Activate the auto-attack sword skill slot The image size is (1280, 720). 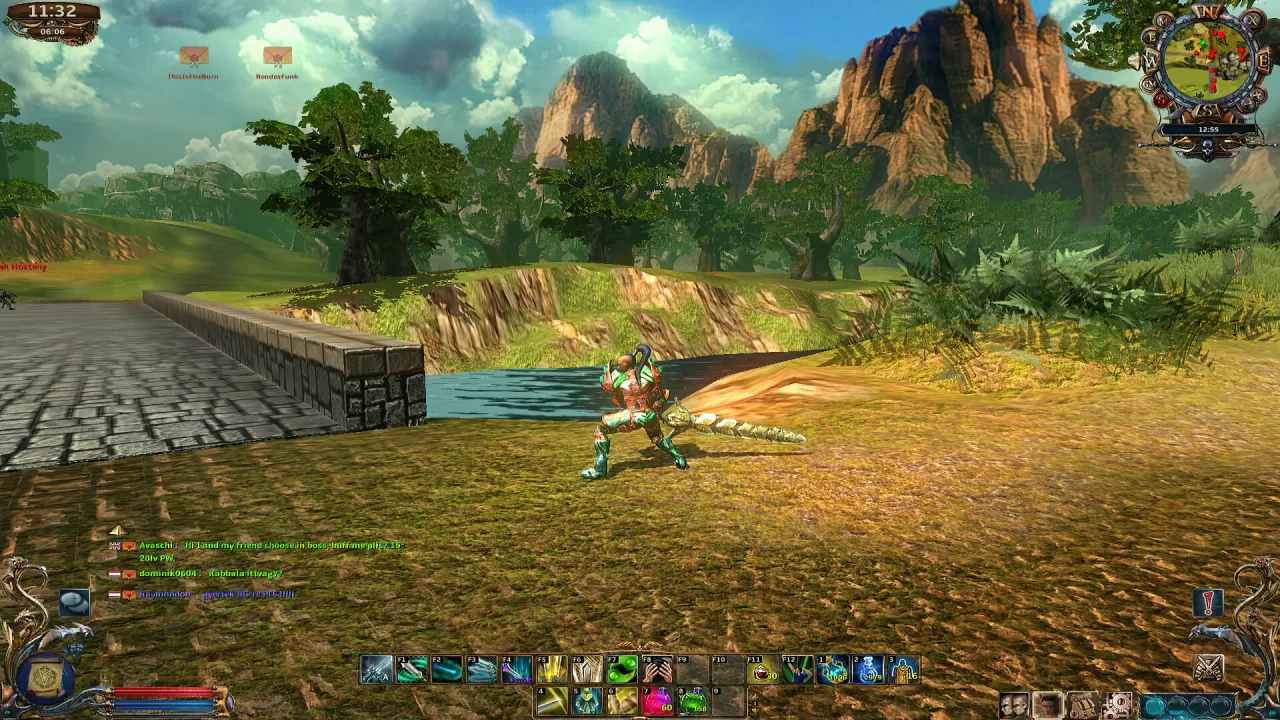[376, 669]
